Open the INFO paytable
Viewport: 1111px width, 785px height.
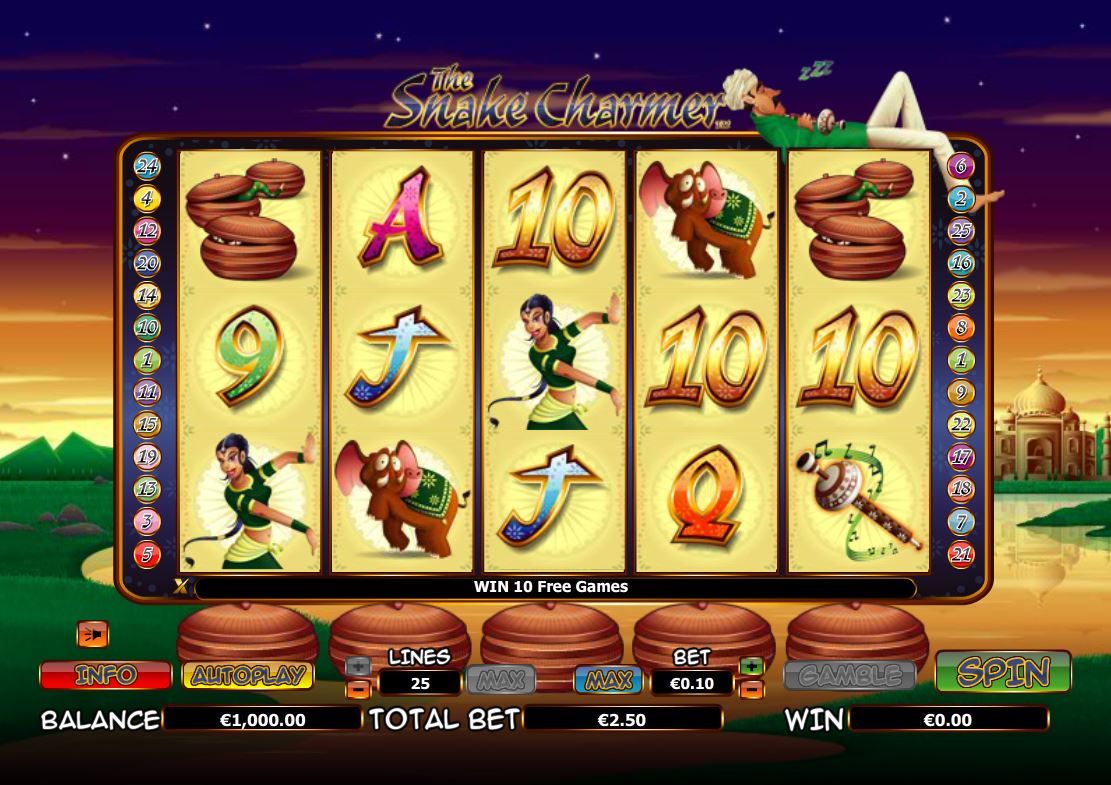pos(105,675)
